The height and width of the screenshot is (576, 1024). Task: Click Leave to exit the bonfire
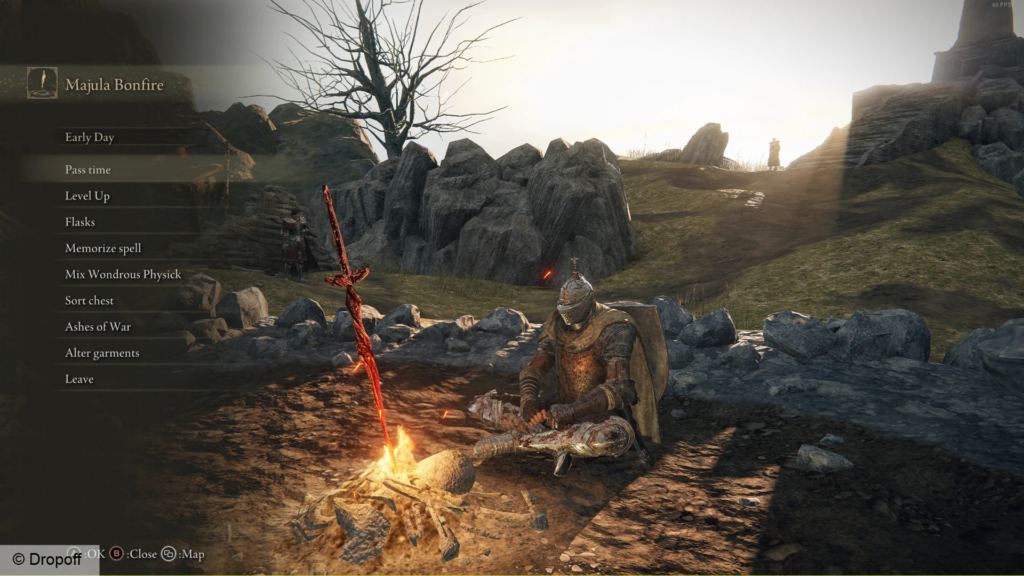(x=79, y=379)
